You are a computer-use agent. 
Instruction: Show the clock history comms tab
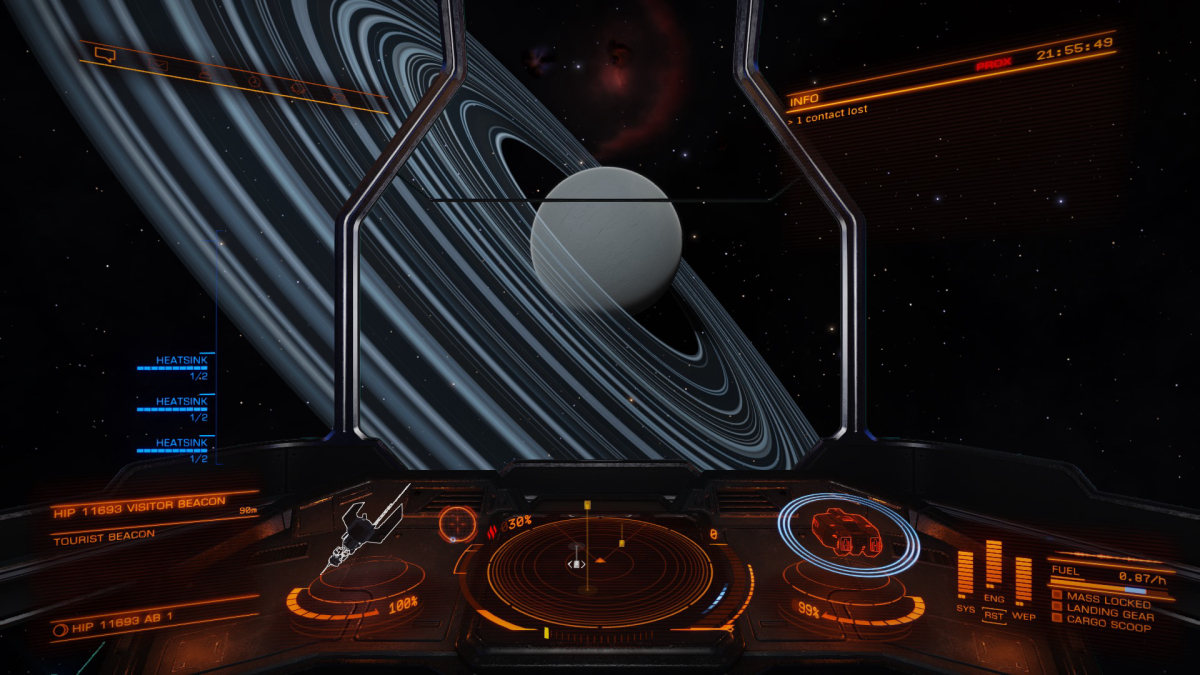tap(253, 80)
